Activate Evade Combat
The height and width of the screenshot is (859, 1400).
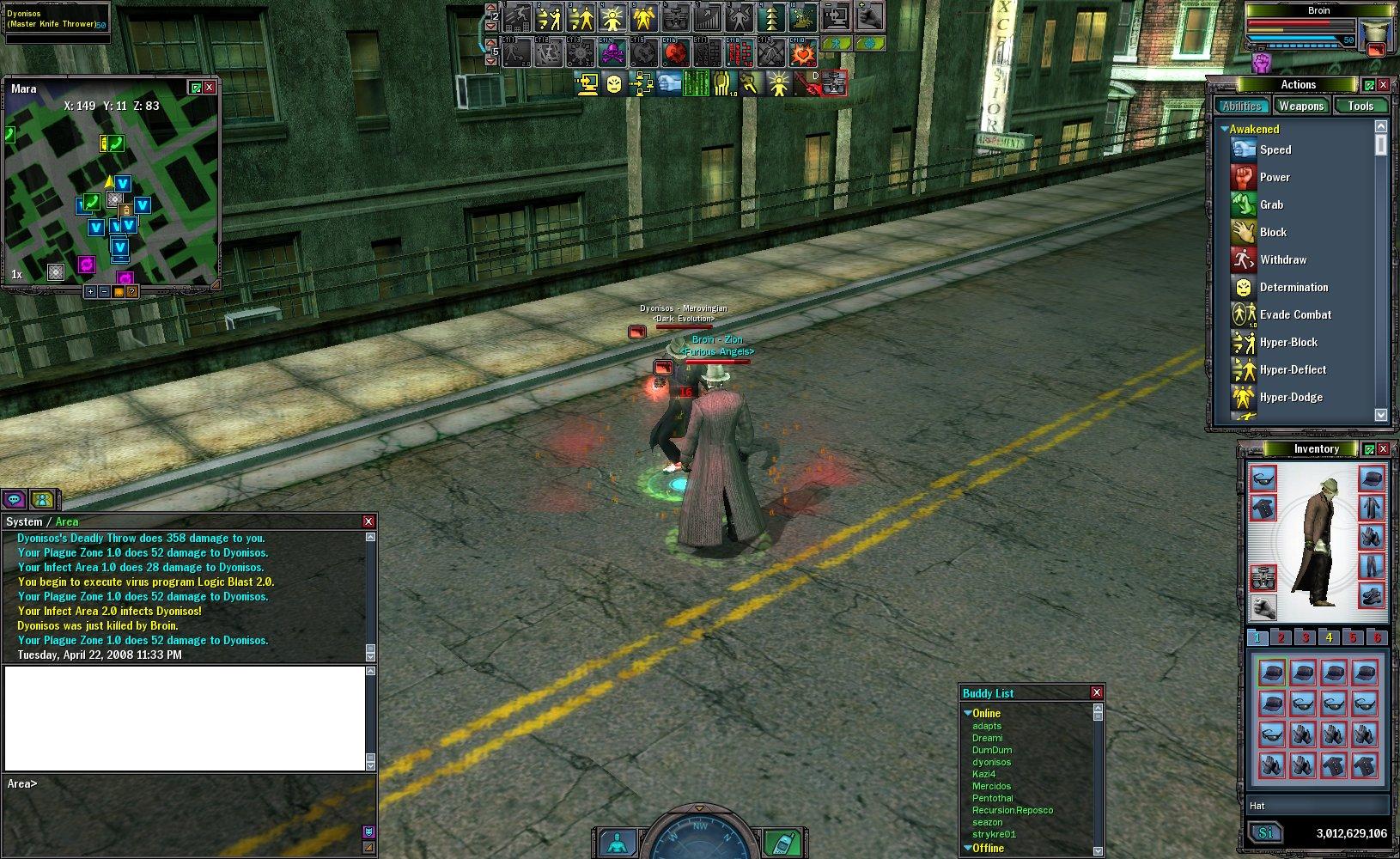click(1294, 314)
